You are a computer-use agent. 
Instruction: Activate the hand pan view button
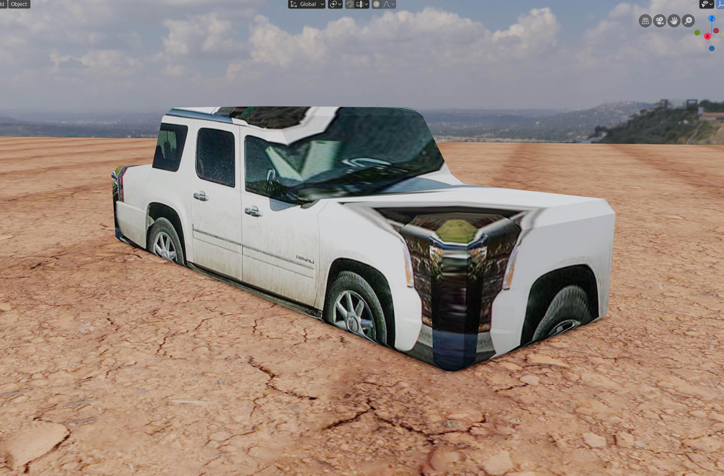(x=674, y=20)
